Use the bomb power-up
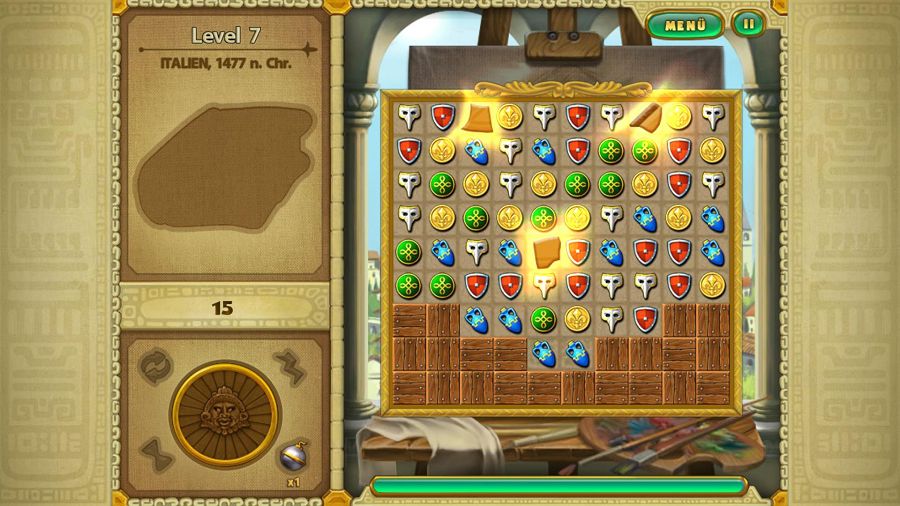Image resolution: width=900 pixels, height=506 pixels. click(x=292, y=456)
